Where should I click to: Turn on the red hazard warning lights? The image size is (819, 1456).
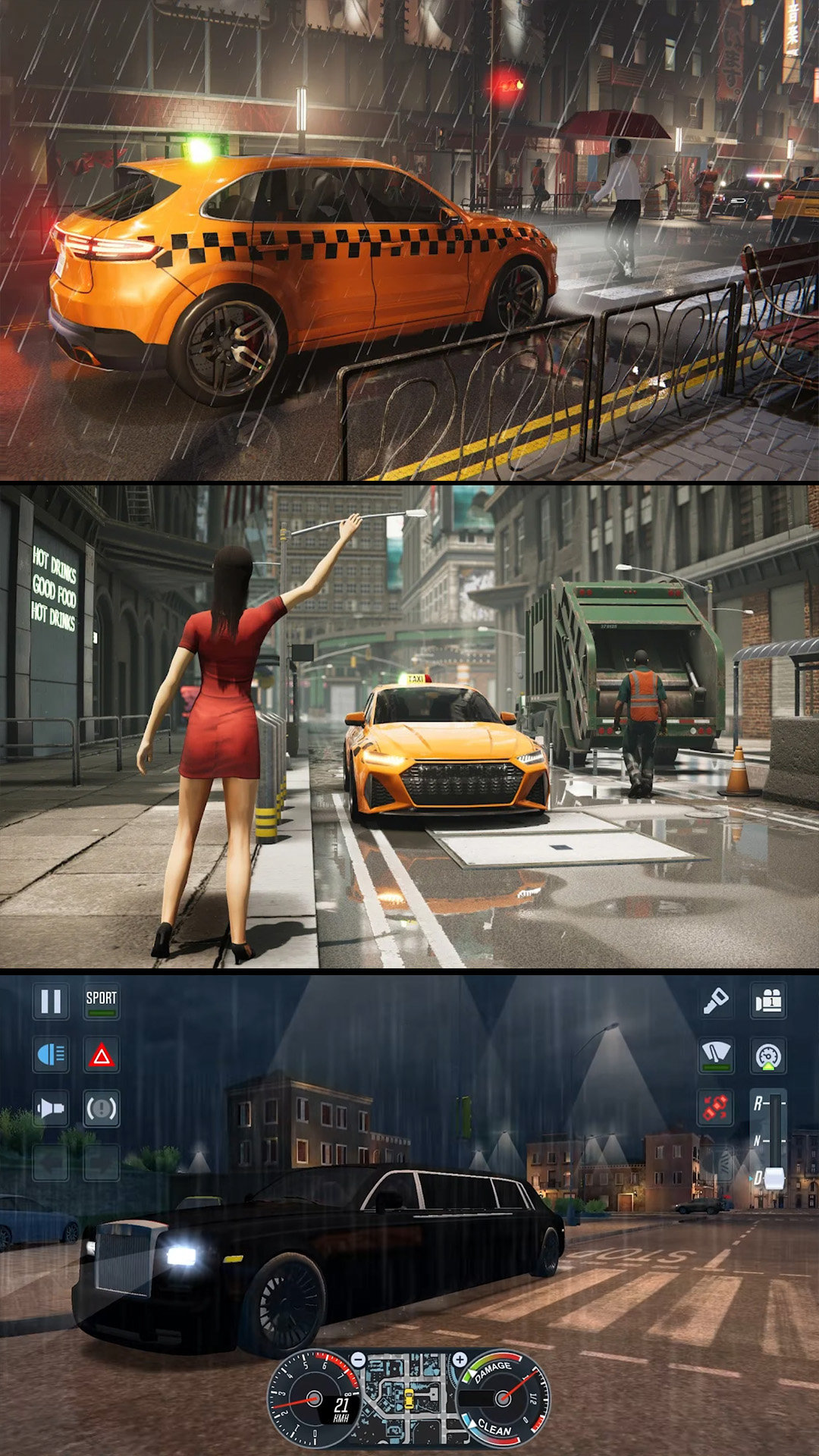[x=102, y=1055]
